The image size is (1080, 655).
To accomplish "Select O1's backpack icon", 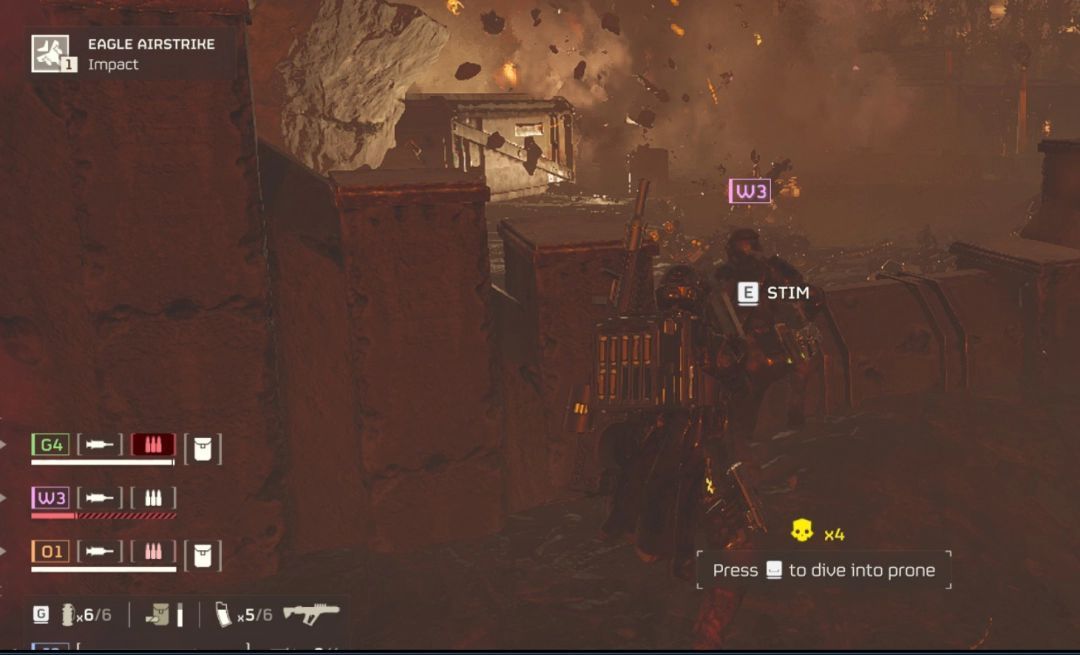I will (202, 555).
